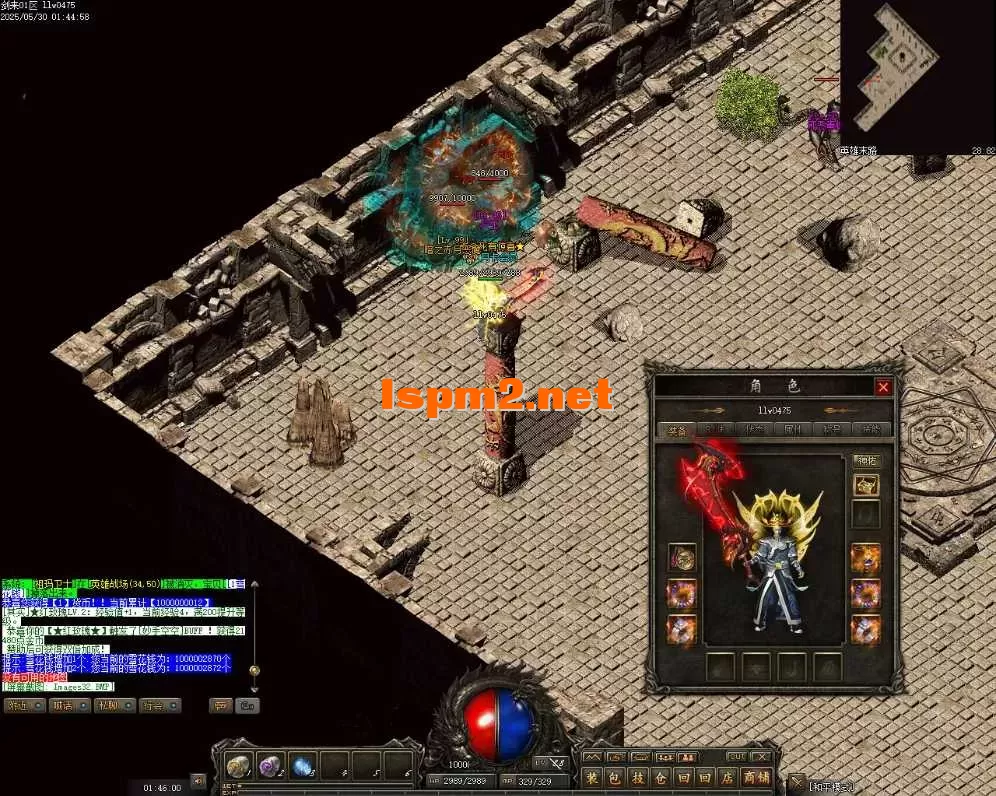Open the 装 equipment menu button

(592, 777)
